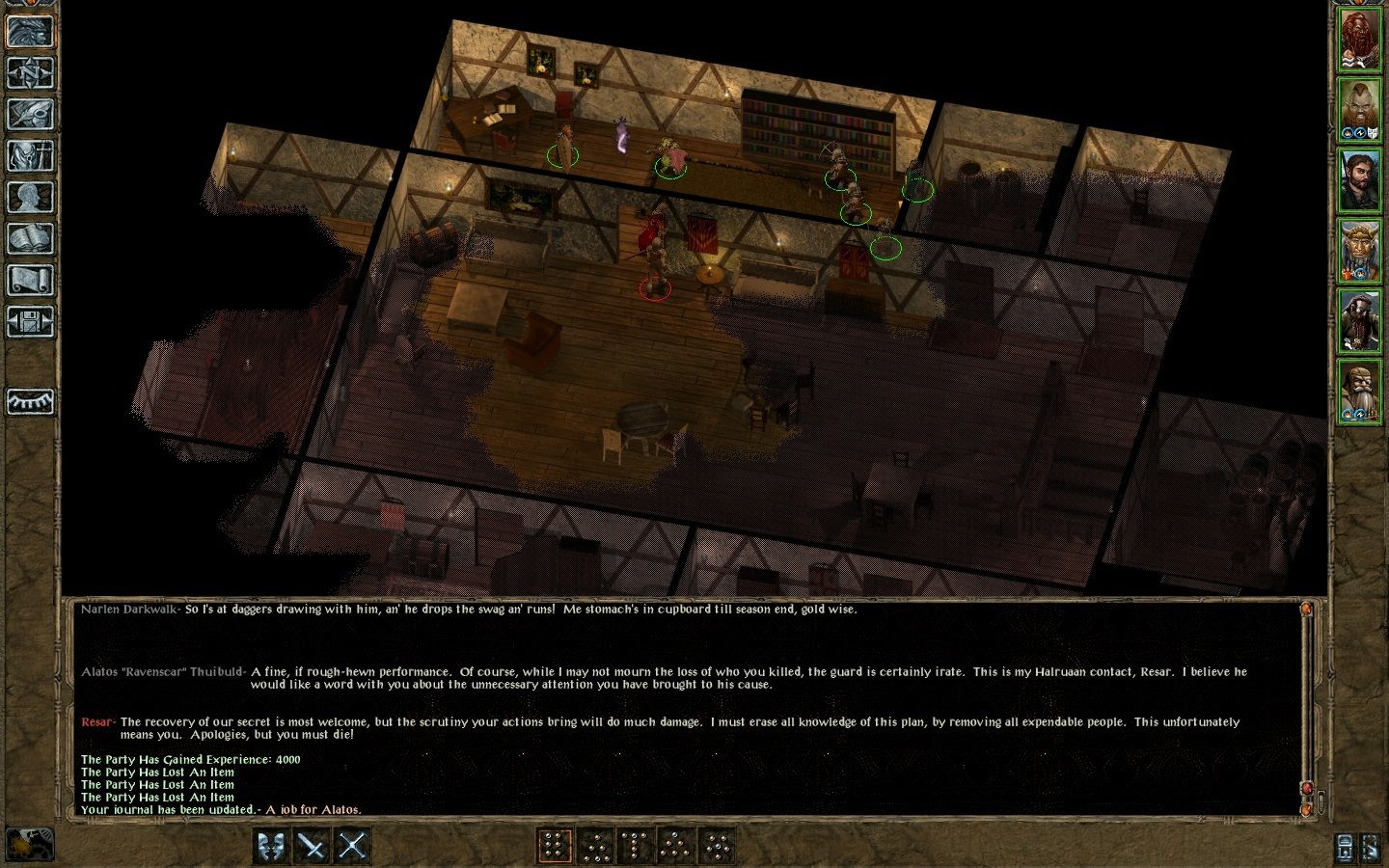Choose the single sword attack action

312,847
